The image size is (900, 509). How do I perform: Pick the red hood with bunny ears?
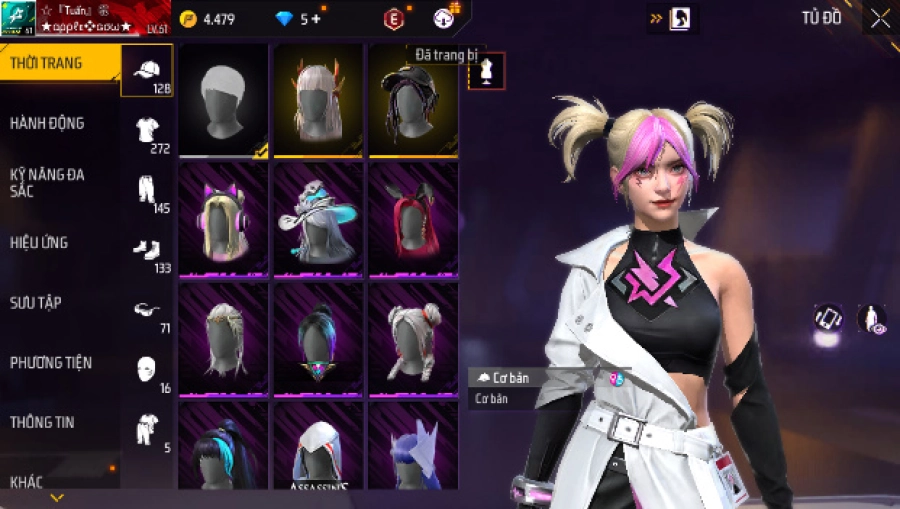point(413,218)
